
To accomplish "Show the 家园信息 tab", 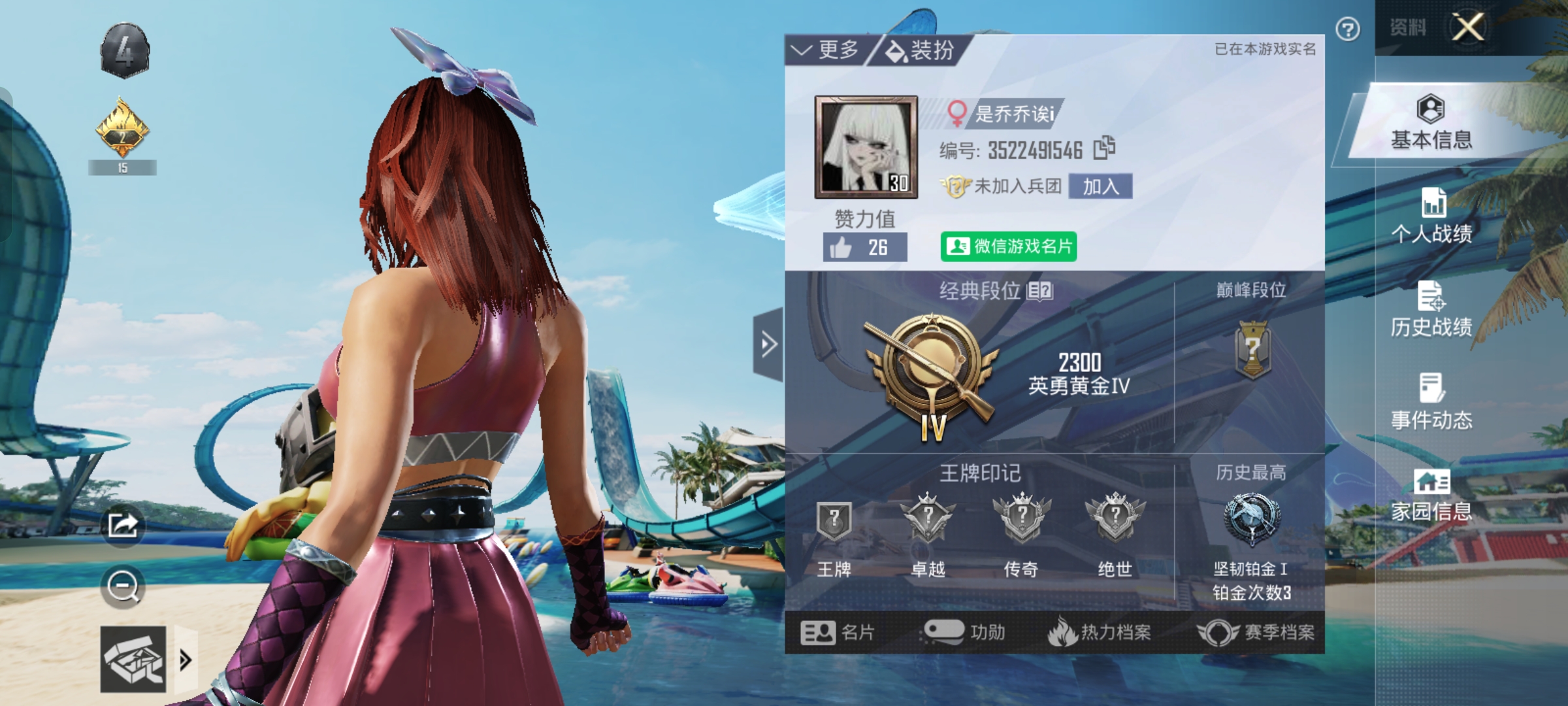I will pos(1431,495).
